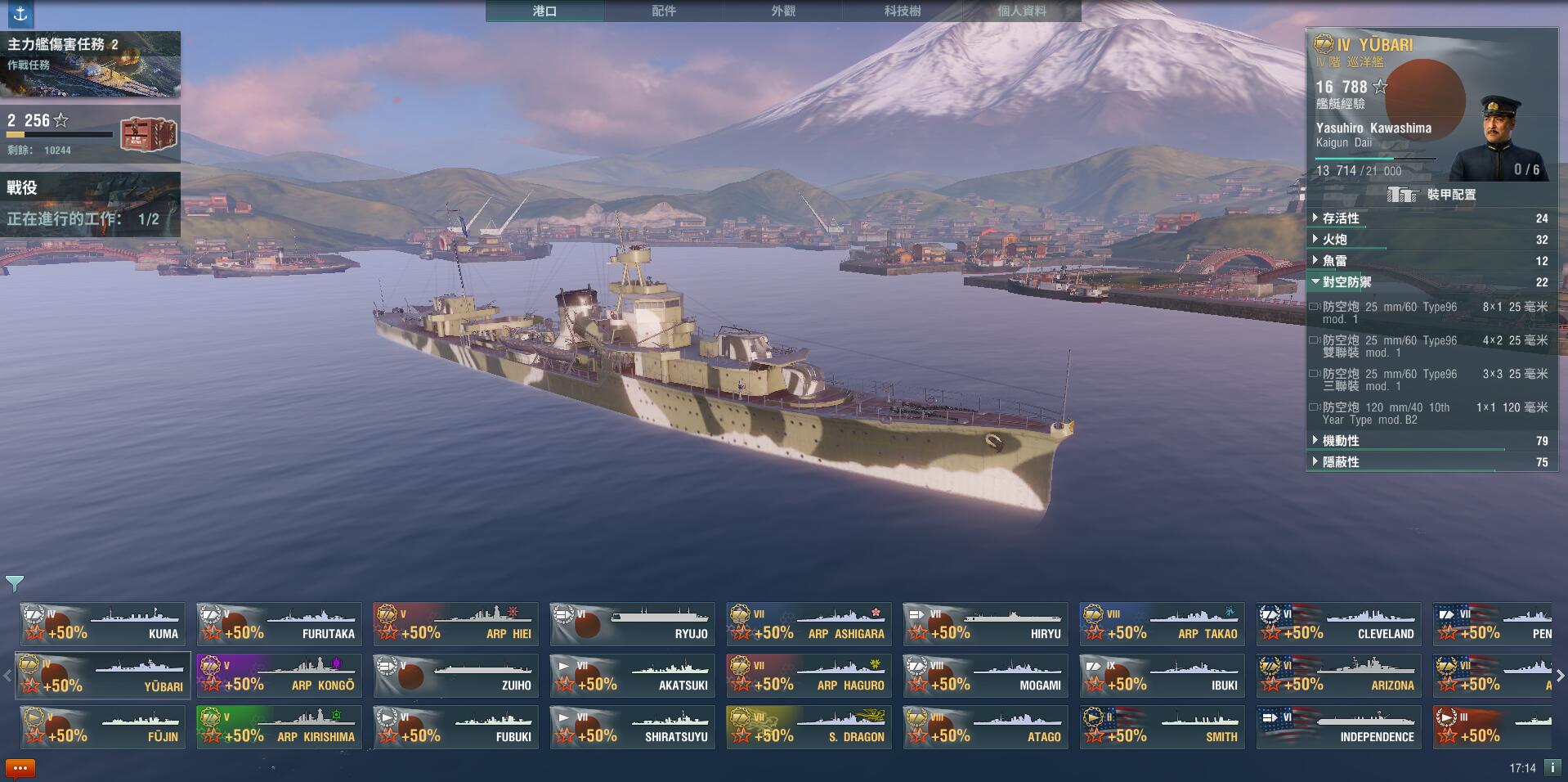Pick the CLEVELAND ship from the carousel
The height and width of the screenshot is (782, 1568).
1338,624
